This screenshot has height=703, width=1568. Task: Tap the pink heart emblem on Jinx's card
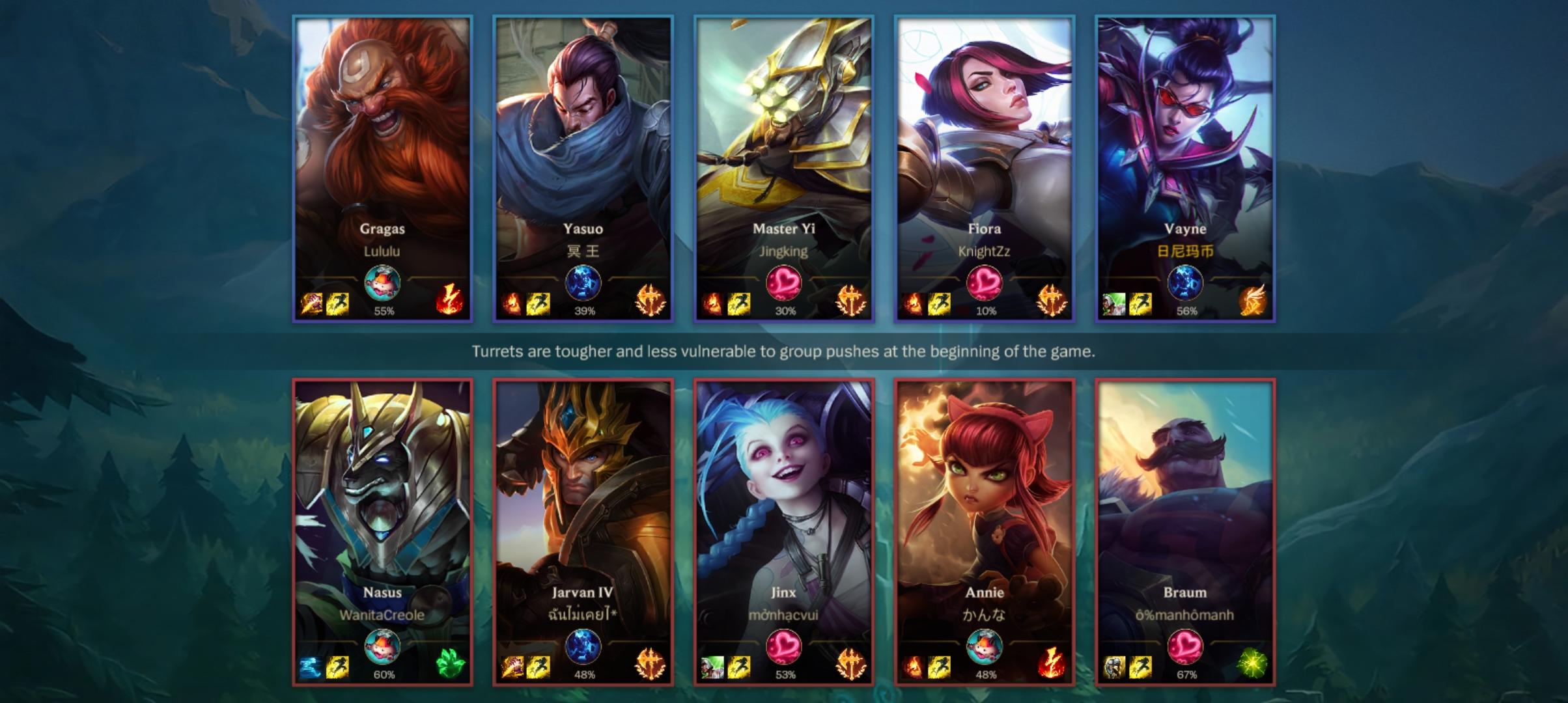(x=784, y=646)
